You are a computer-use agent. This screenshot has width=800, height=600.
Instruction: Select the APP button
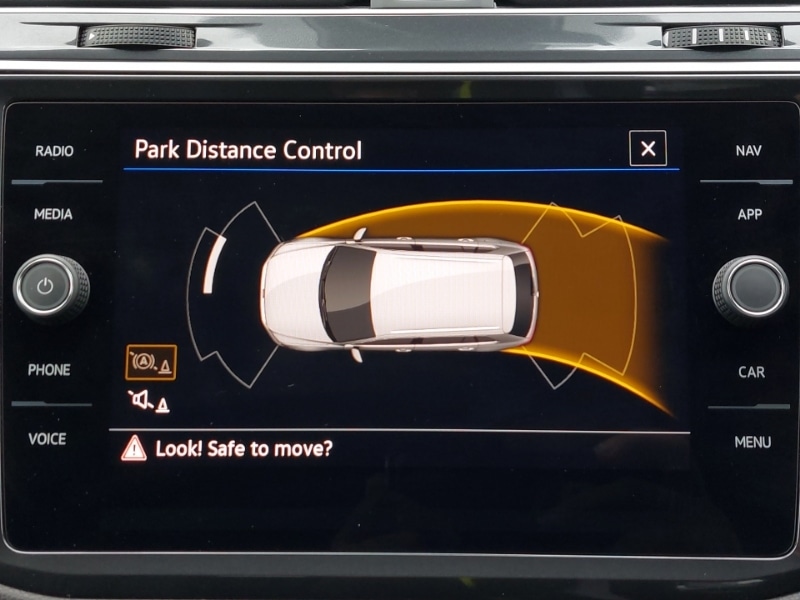pyautogui.click(x=750, y=214)
